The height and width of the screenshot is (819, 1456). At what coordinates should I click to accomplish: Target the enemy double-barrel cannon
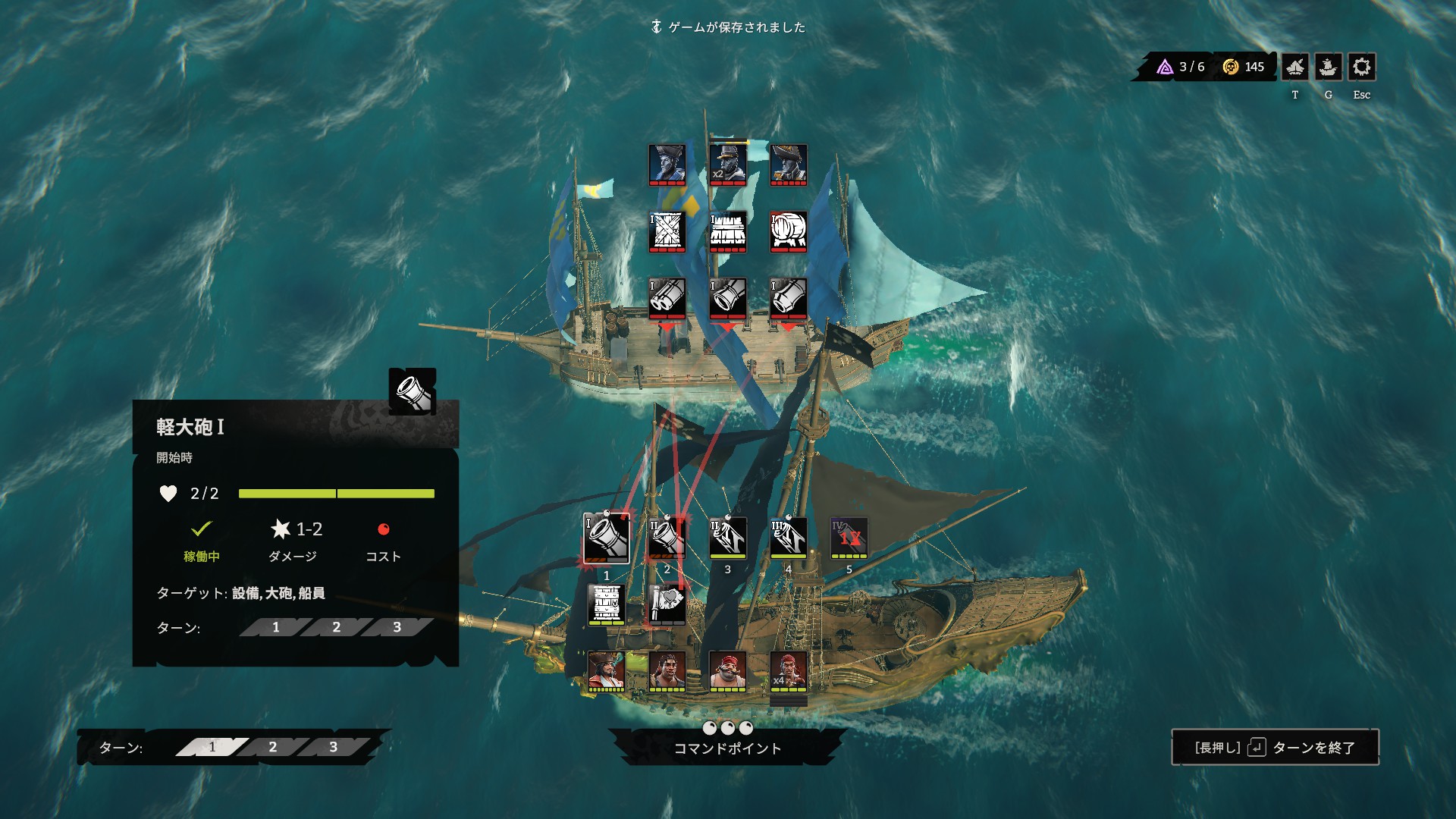coord(667,297)
